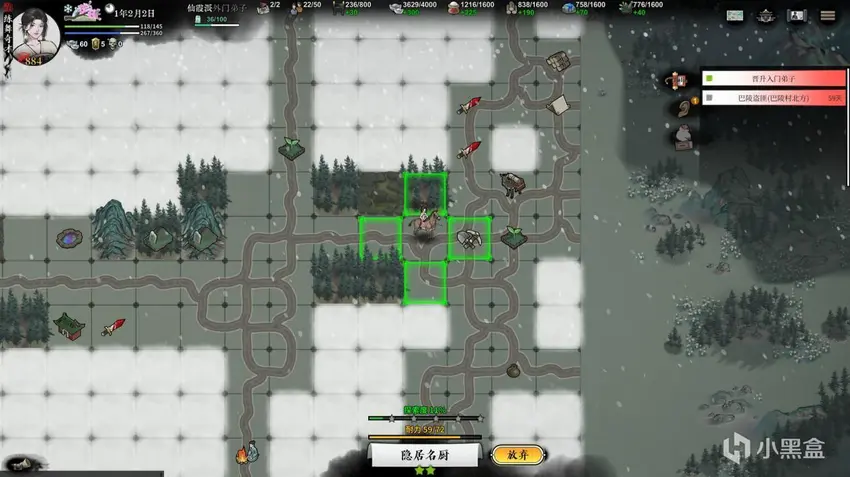Open the hamburger main menu
Image resolution: width=850 pixels, height=477 pixels.
coord(828,16)
